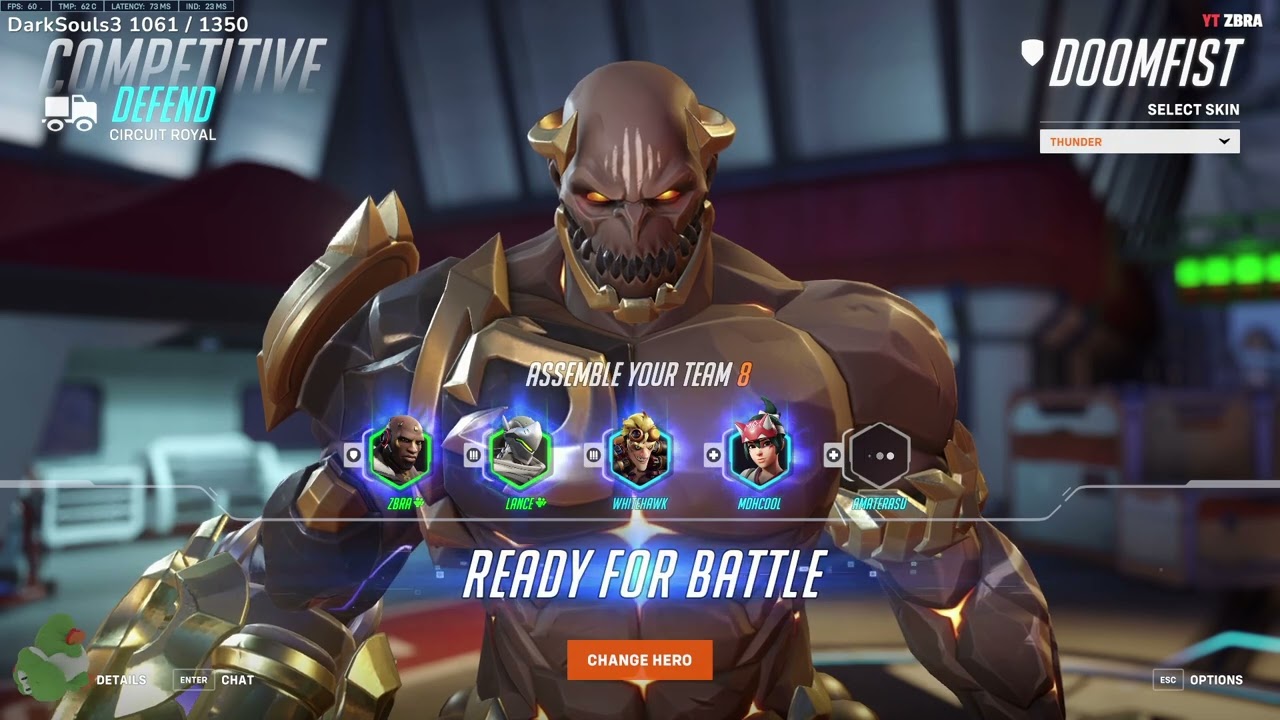Click the endorsement badge beside LANCE
Image resolution: width=1280 pixels, height=720 pixels.
coord(540,504)
